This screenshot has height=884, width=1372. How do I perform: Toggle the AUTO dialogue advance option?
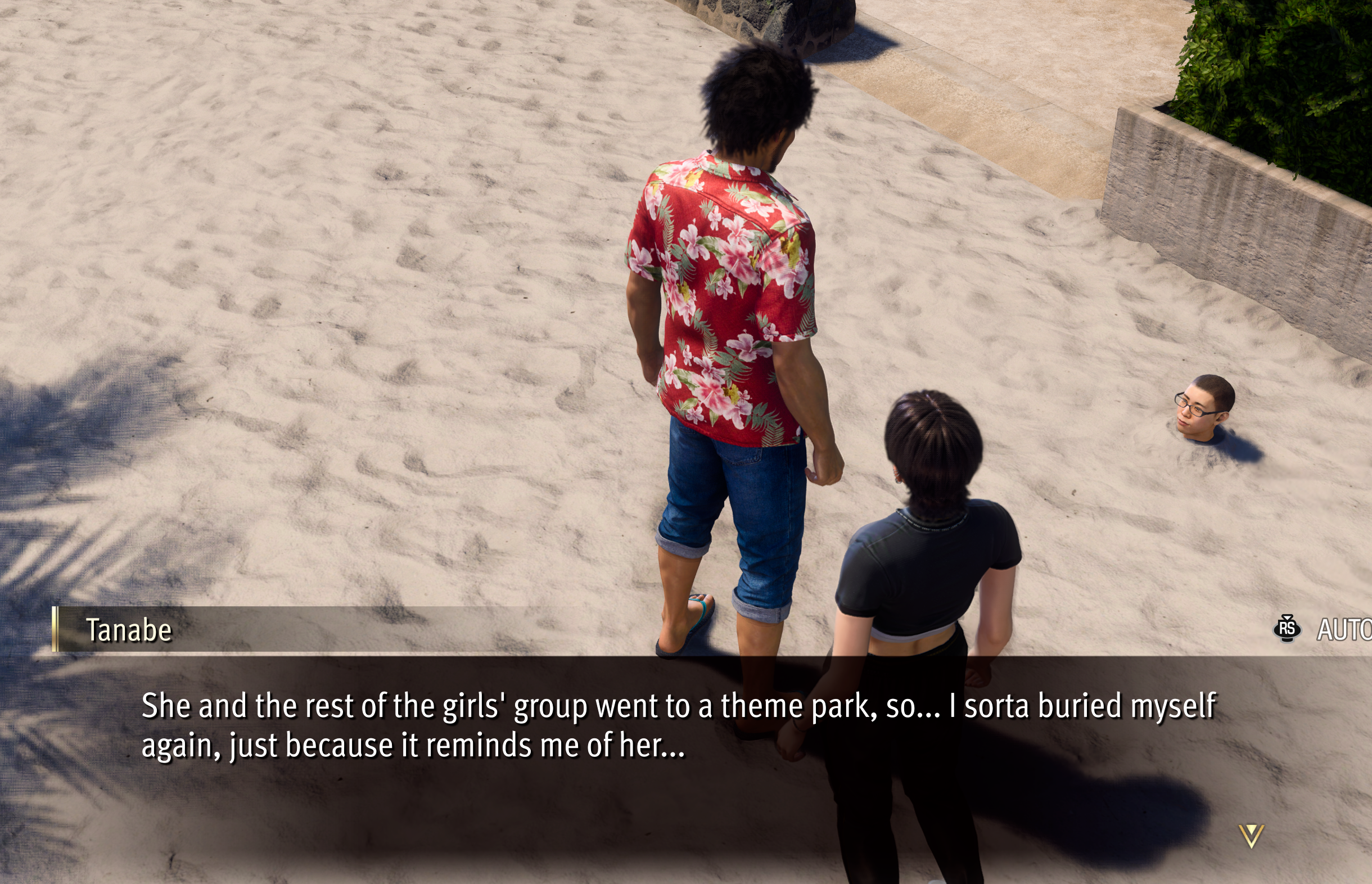(x=1343, y=630)
